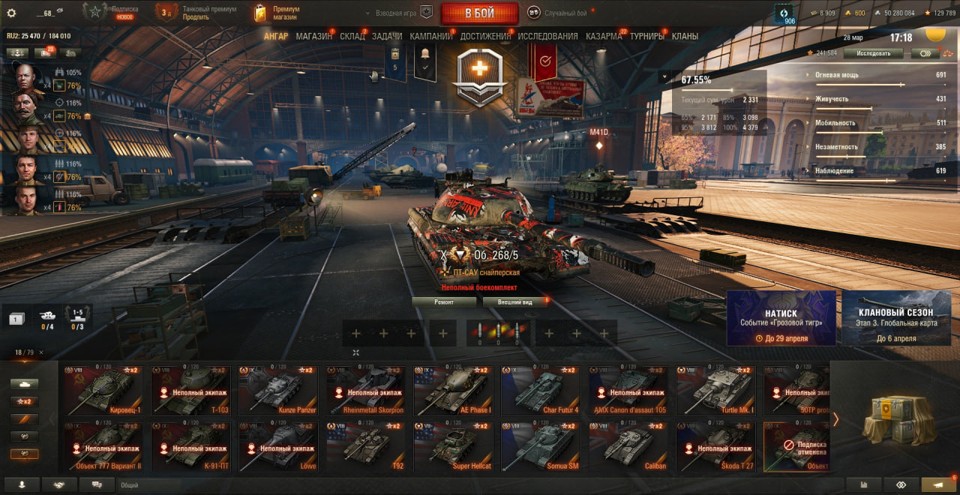This screenshot has width=960, height=495.
Task: Open the gear settings menu
Action: pyautogui.click(x=12, y=13)
